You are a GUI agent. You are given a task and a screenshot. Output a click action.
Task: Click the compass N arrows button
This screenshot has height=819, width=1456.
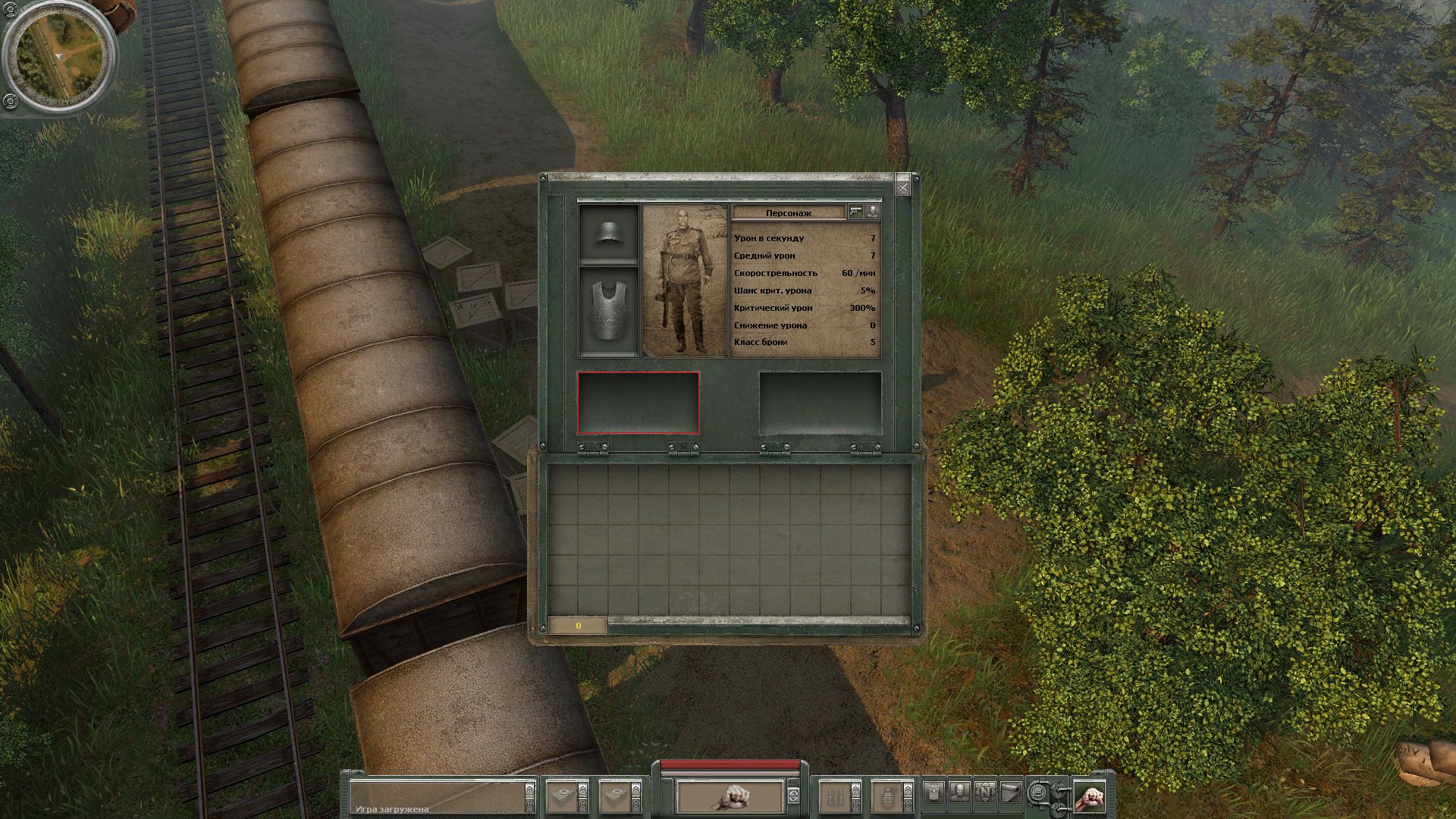(985, 793)
